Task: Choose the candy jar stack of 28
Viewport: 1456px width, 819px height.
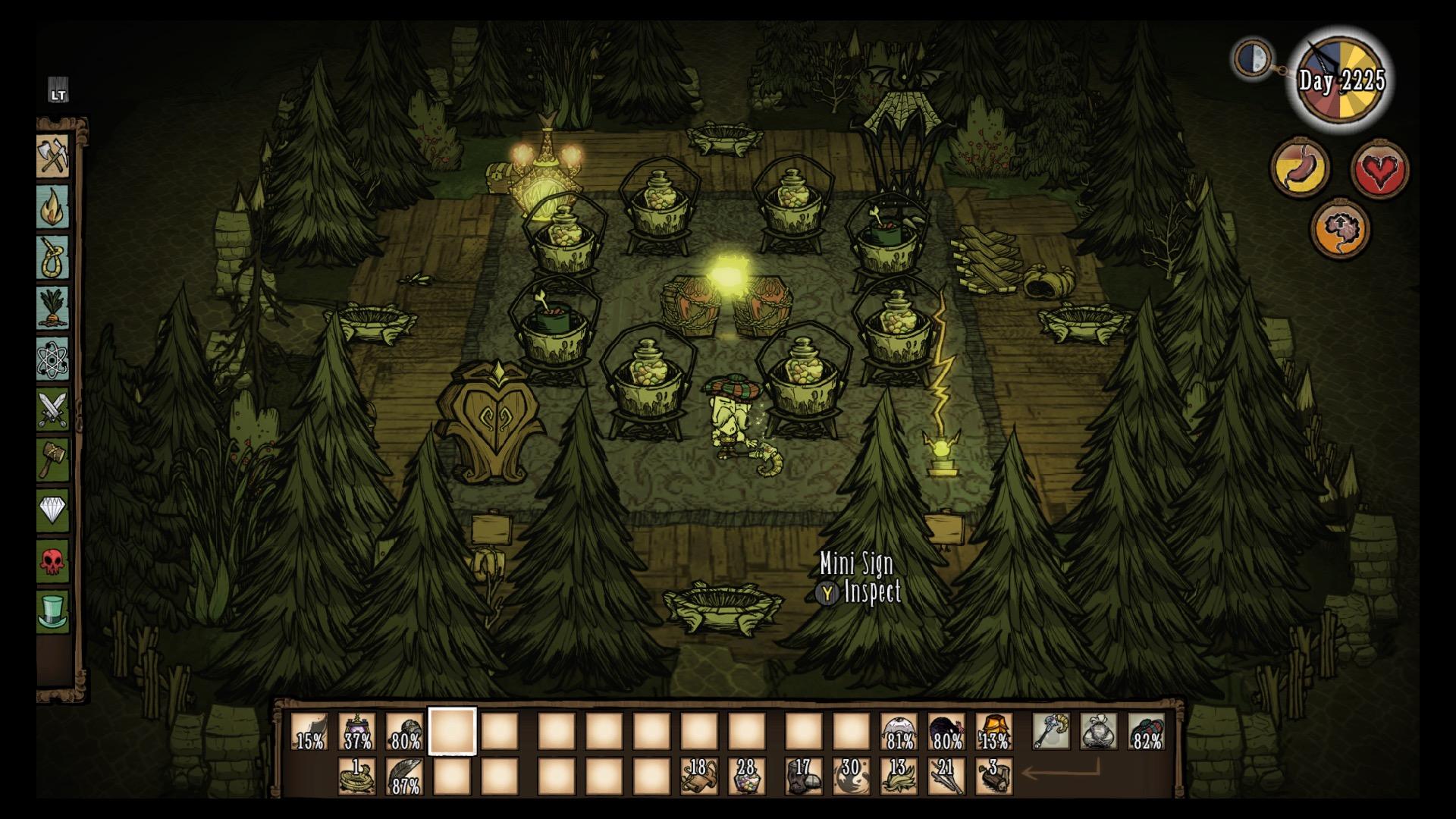Action: click(746, 777)
